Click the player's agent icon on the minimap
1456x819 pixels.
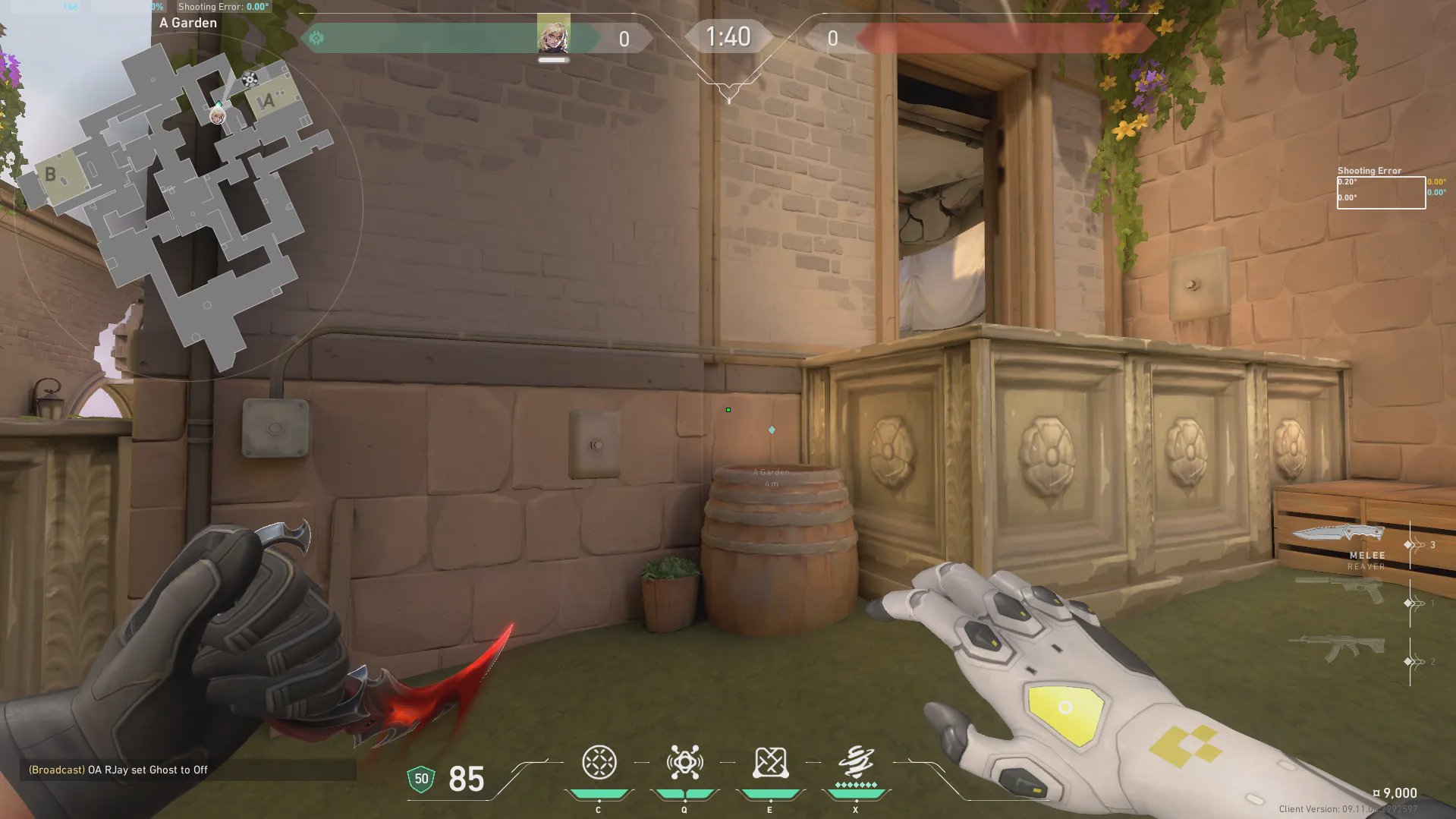(x=218, y=115)
